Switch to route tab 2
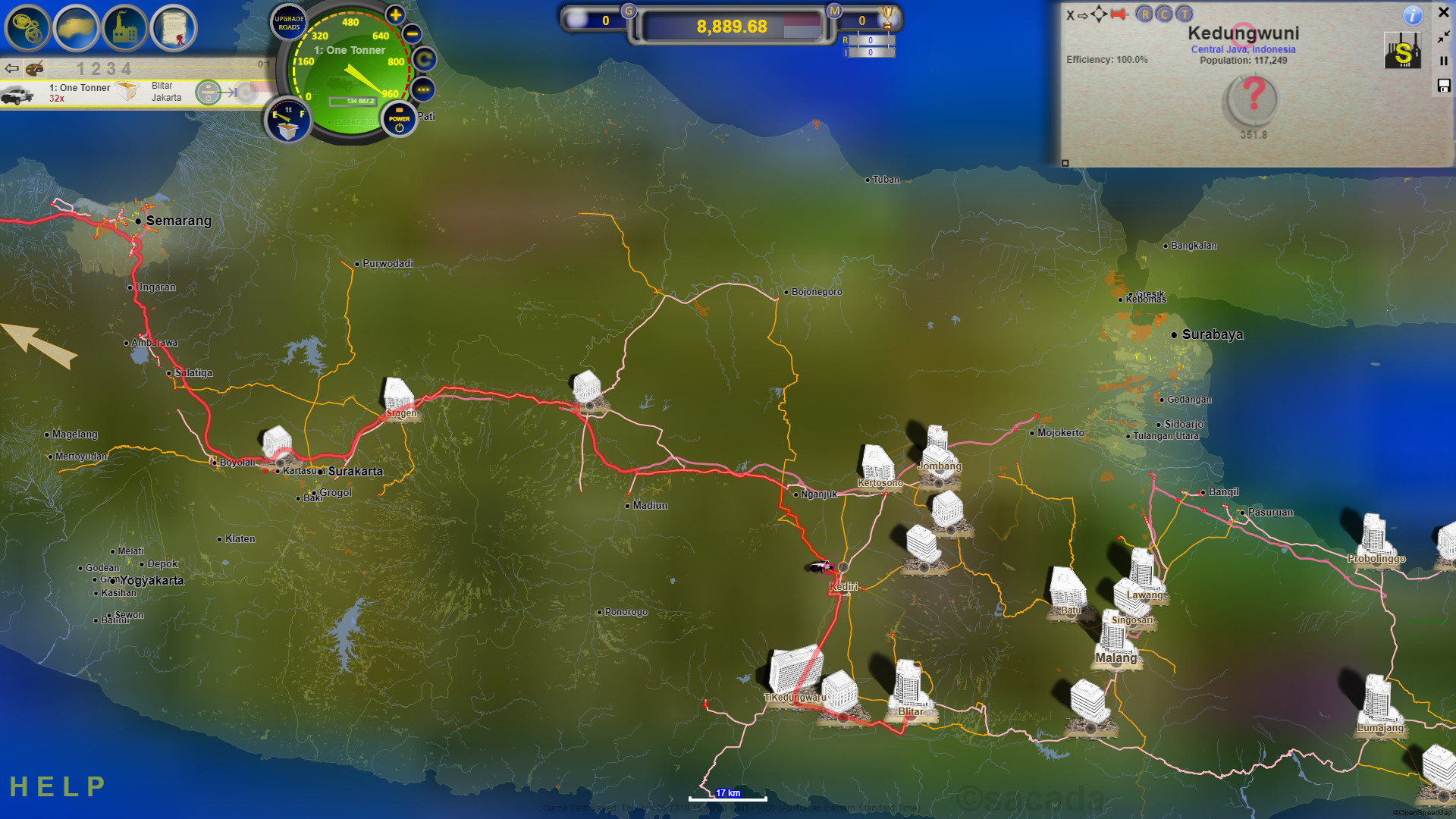This screenshot has height=819, width=1456. [95, 67]
